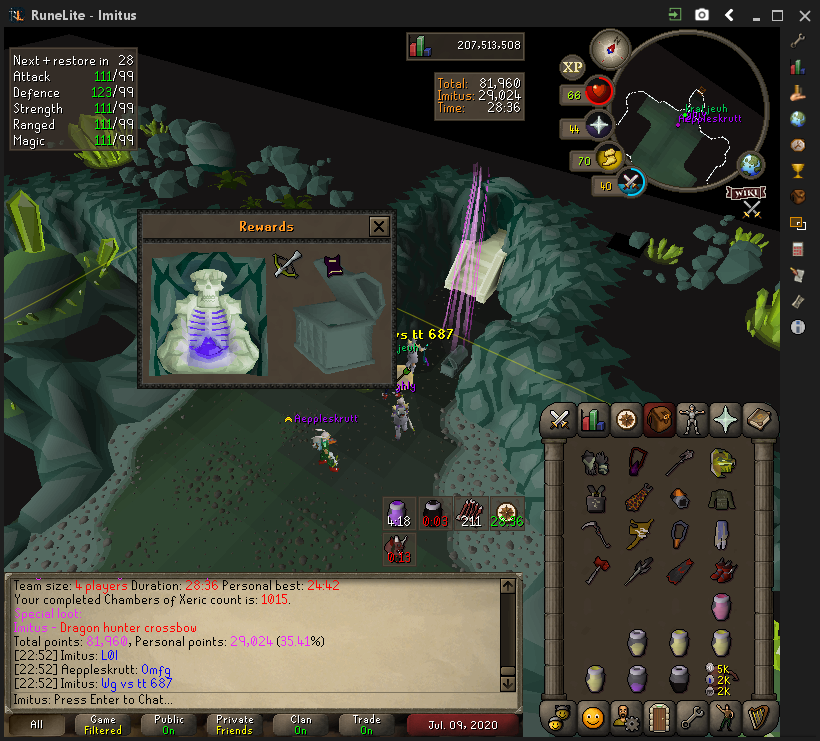Close the Rewards window
The height and width of the screenshot is (741, 820).
click(x=379, y=227)
